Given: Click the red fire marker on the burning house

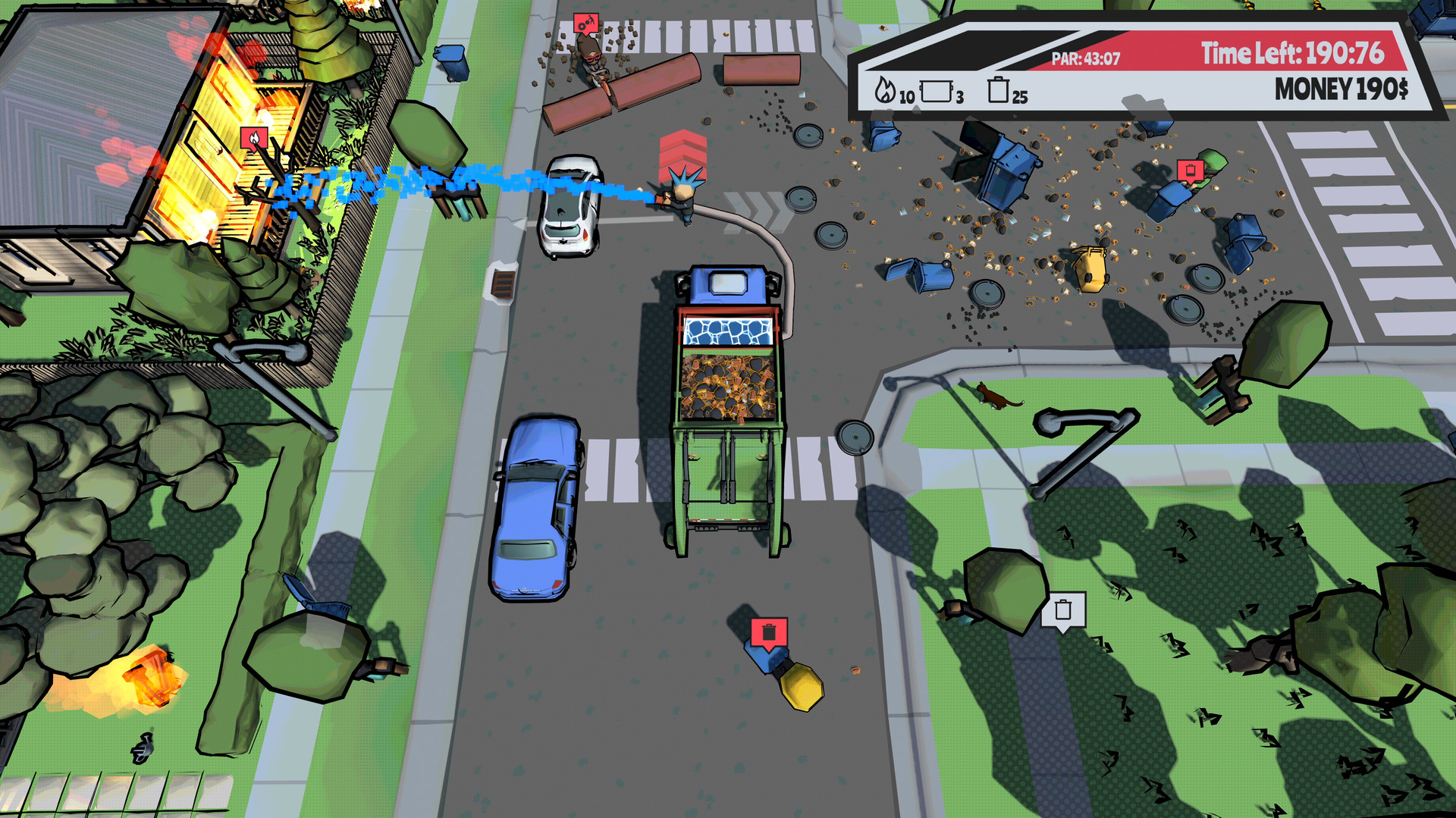Looking at the screenshot, I should 255,138.
